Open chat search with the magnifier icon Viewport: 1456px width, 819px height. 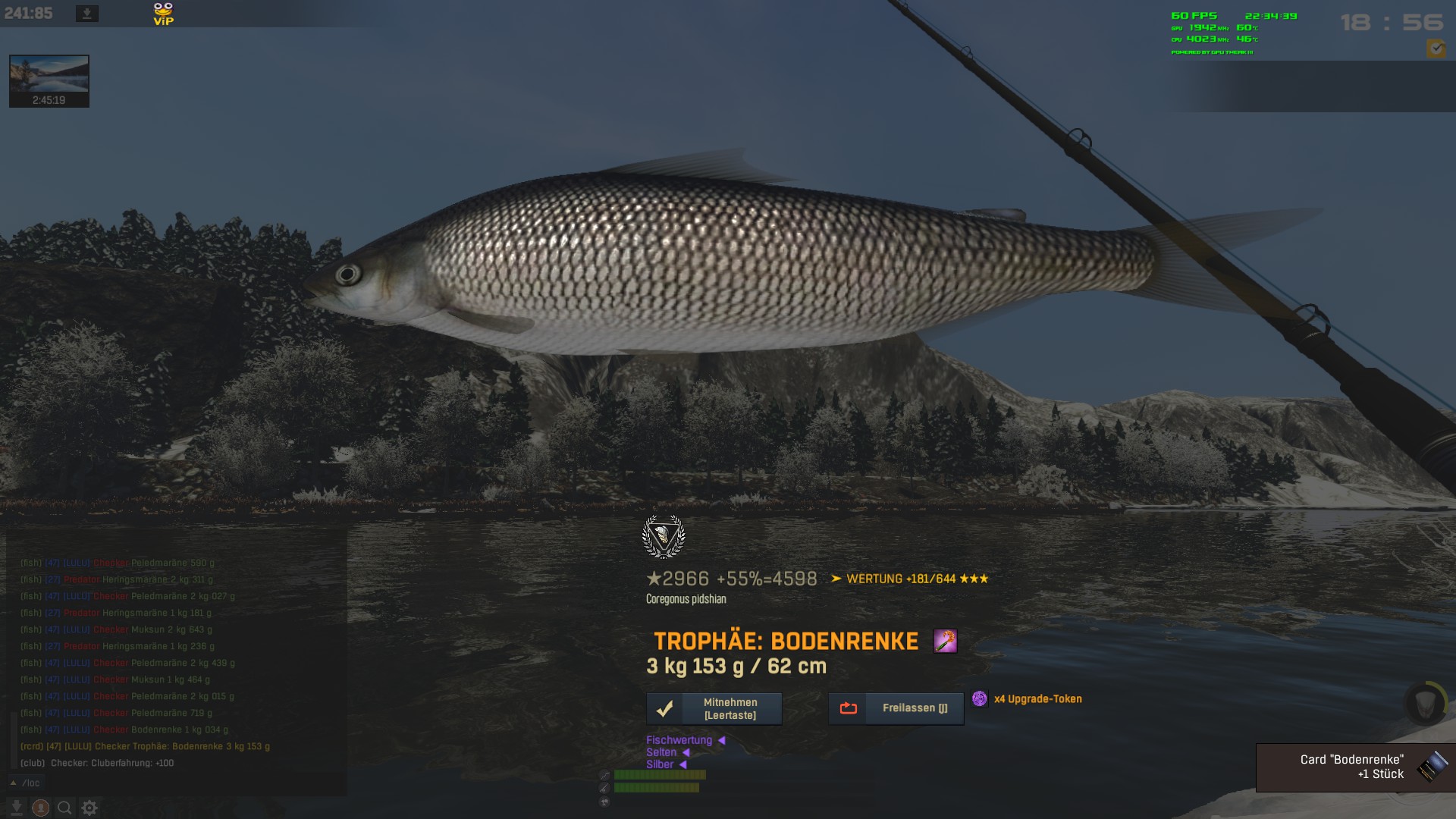65,808
